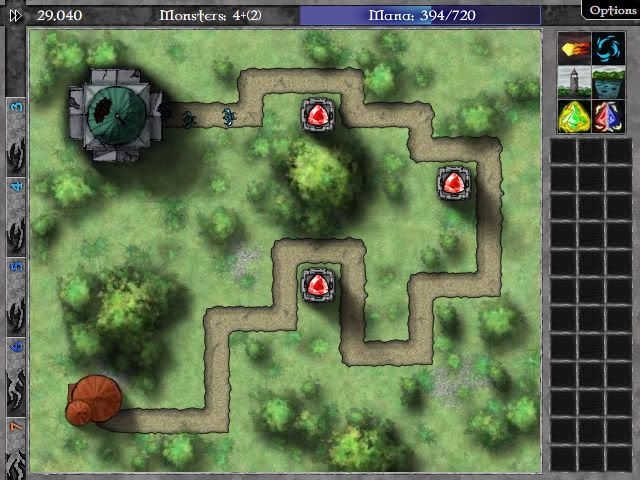This screenshot has height=480, width=640.
Task: Select the water trench build icon
Action: (x=606, y=81)
